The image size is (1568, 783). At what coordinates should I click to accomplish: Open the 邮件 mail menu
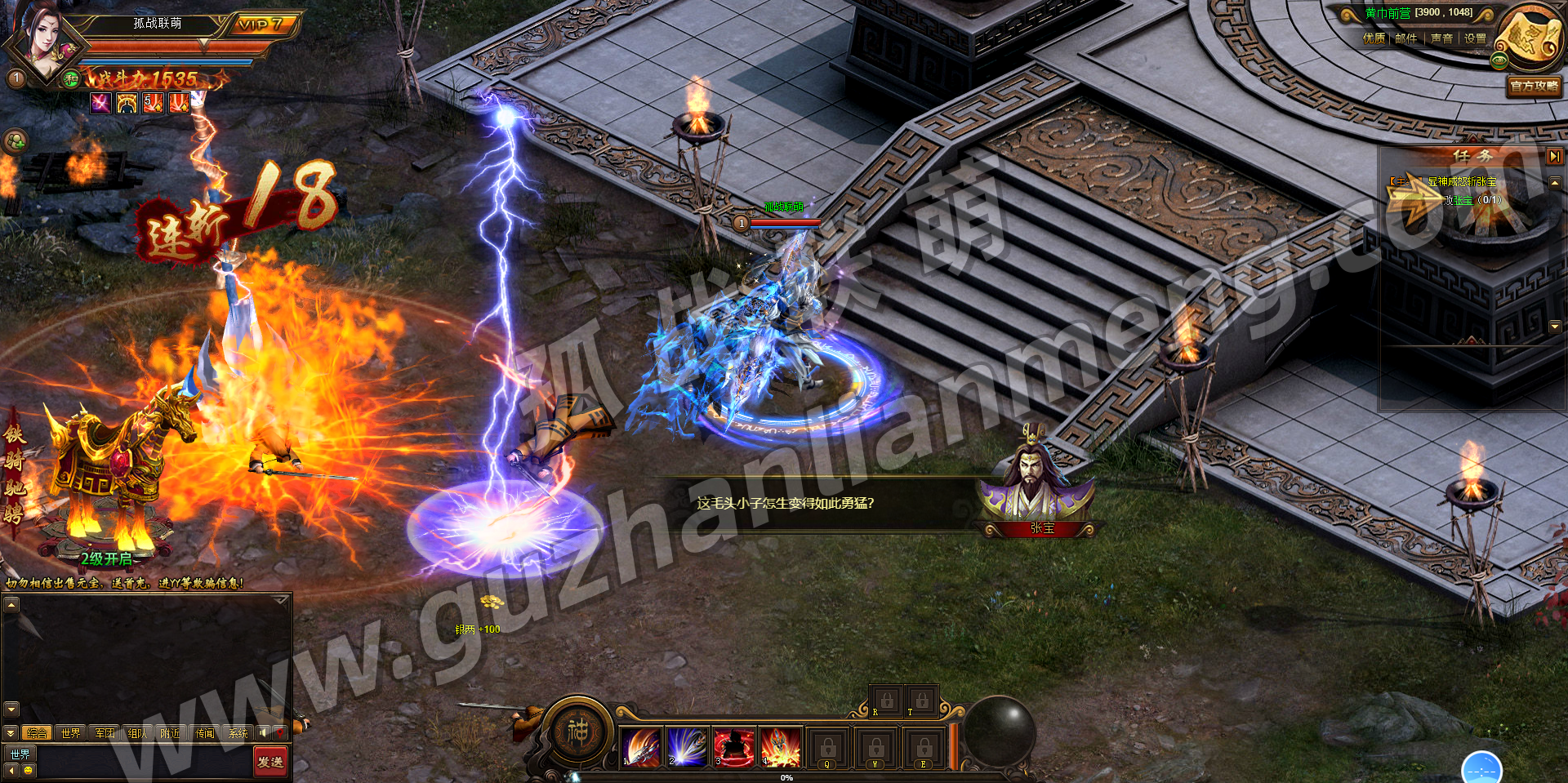[1406, 38]
